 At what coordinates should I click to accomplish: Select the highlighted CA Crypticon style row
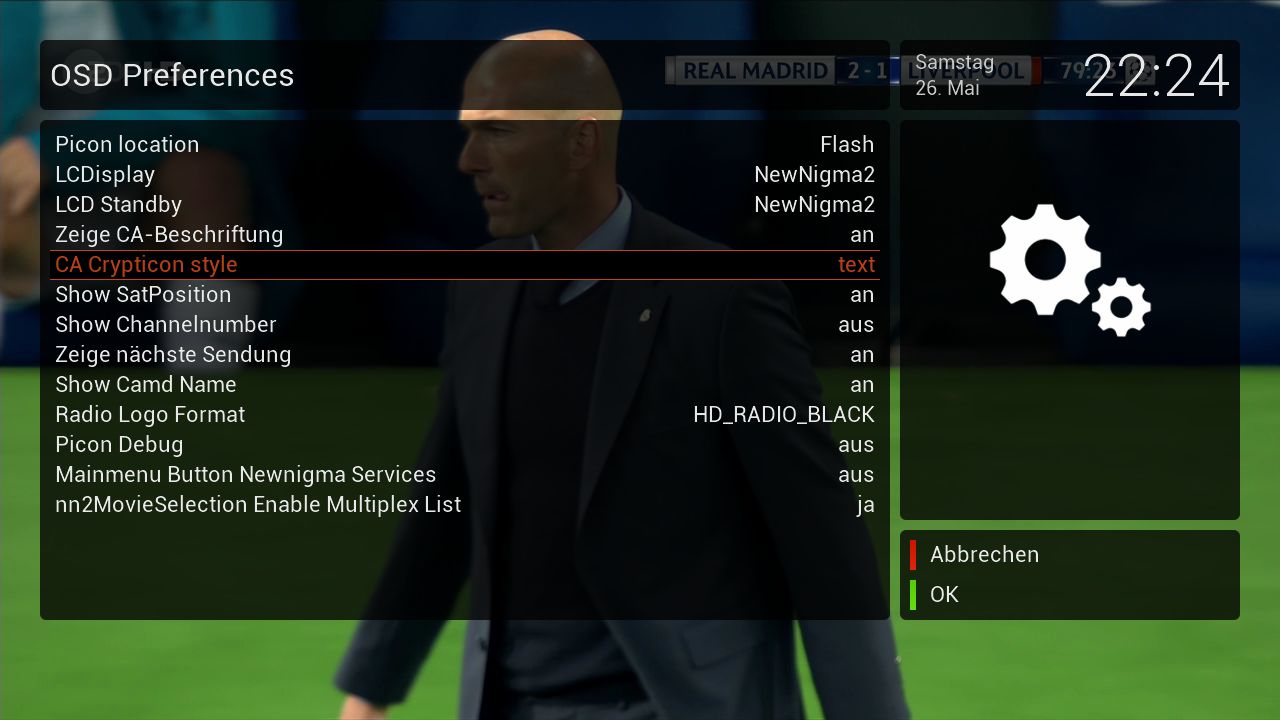click(x=464, y=265)
